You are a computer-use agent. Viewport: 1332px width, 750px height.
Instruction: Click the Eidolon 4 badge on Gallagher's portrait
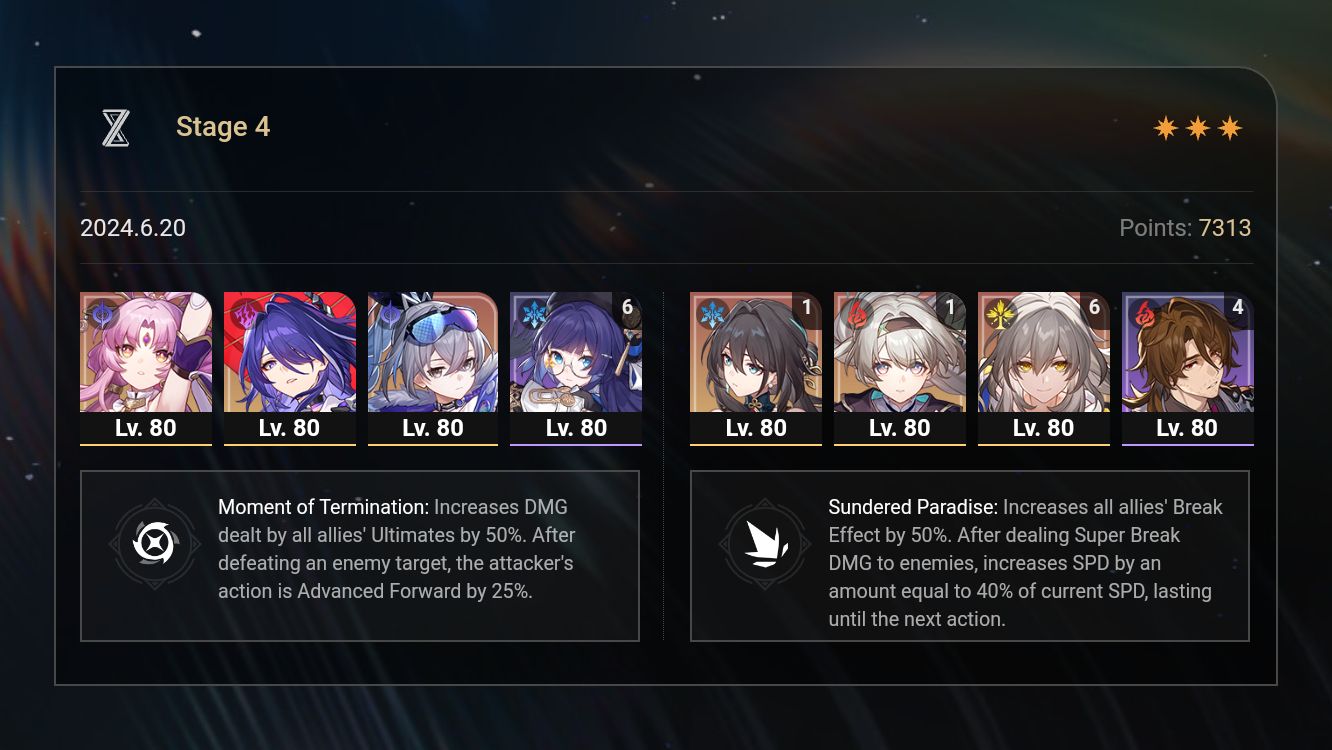coord(1237,307)
